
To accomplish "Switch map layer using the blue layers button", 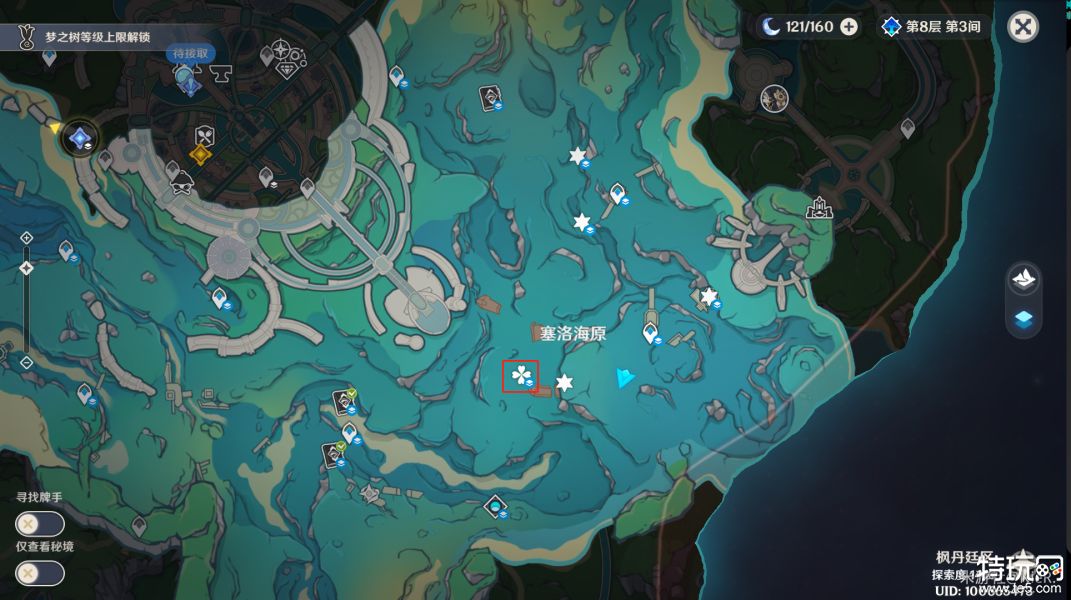I will tap(1023, 320).
